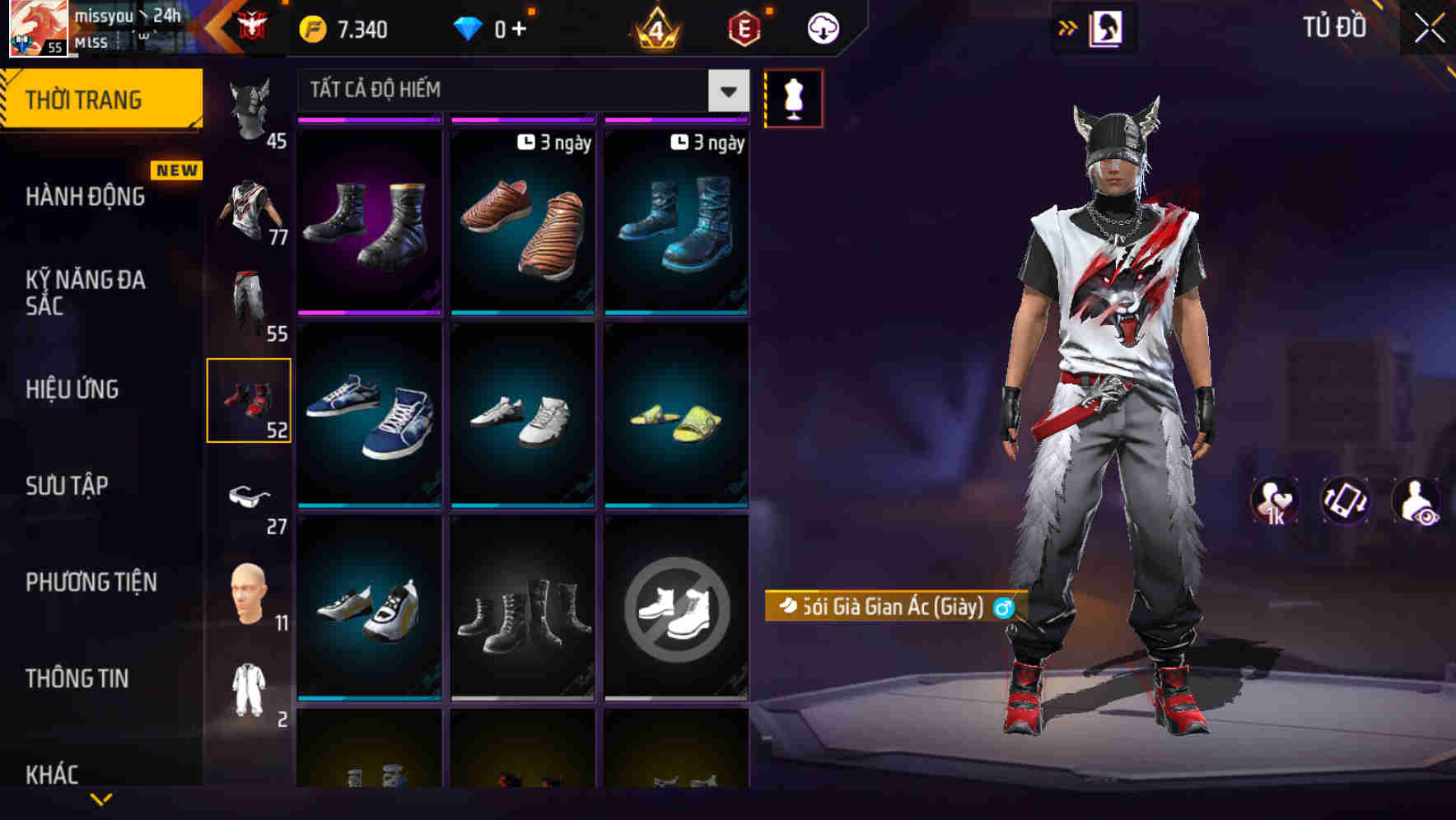Open the rank level 4 crown icon
This screenshot has height=820, width=1456.
654,29
